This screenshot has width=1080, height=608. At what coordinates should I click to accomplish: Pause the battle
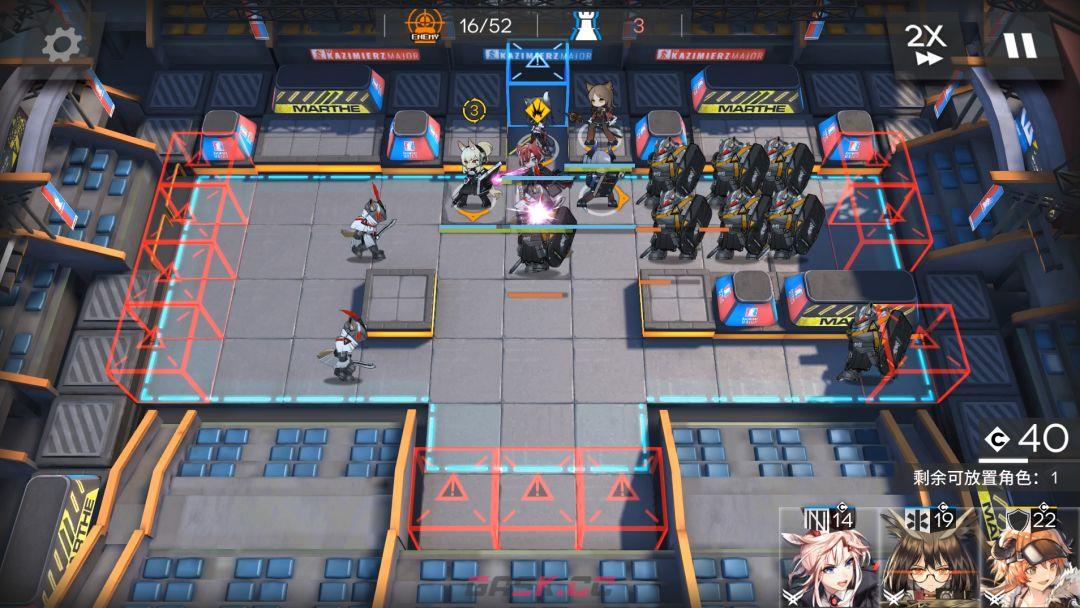[1020, 45]
